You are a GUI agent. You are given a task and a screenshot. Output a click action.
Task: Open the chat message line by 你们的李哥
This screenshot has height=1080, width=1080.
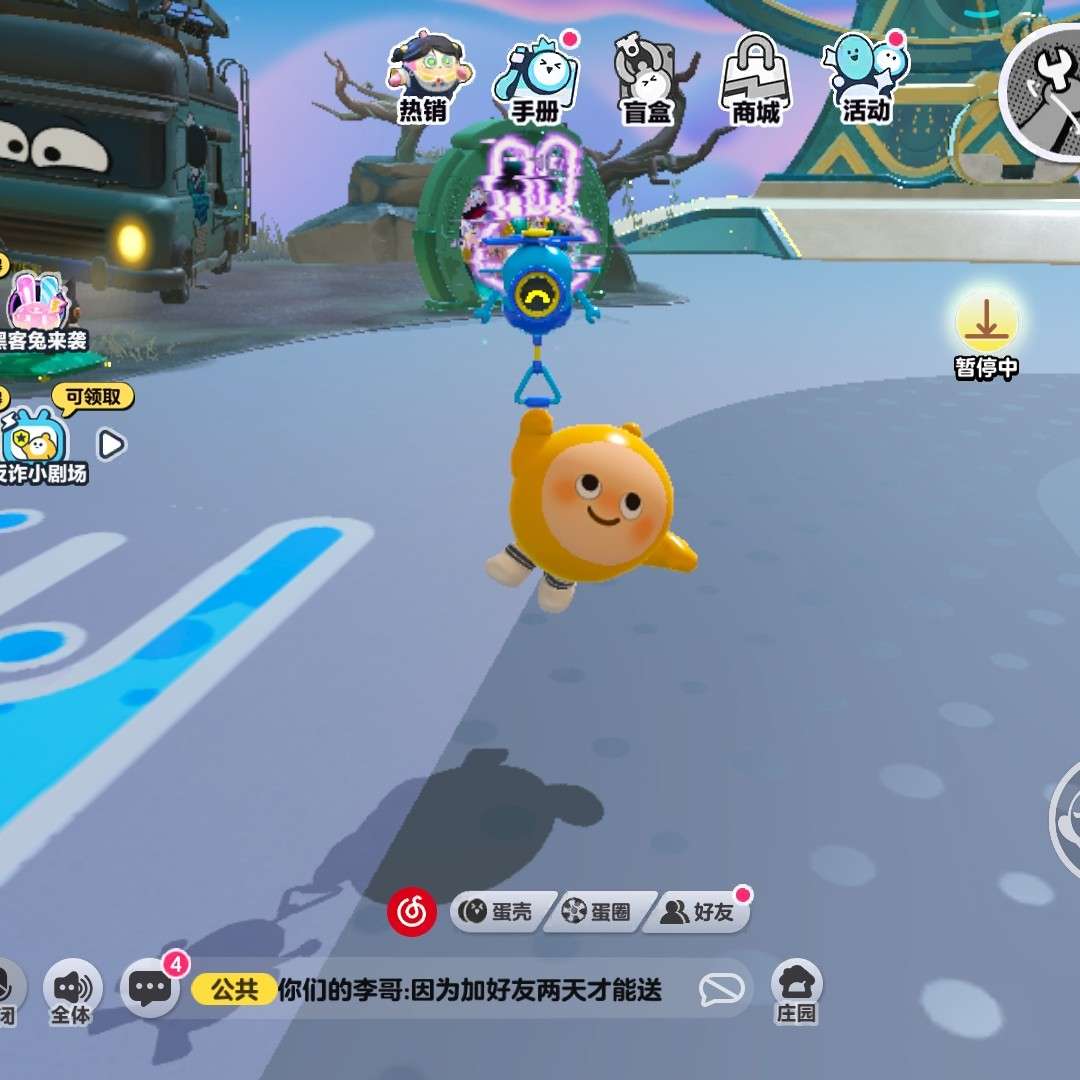coord(470,990)
